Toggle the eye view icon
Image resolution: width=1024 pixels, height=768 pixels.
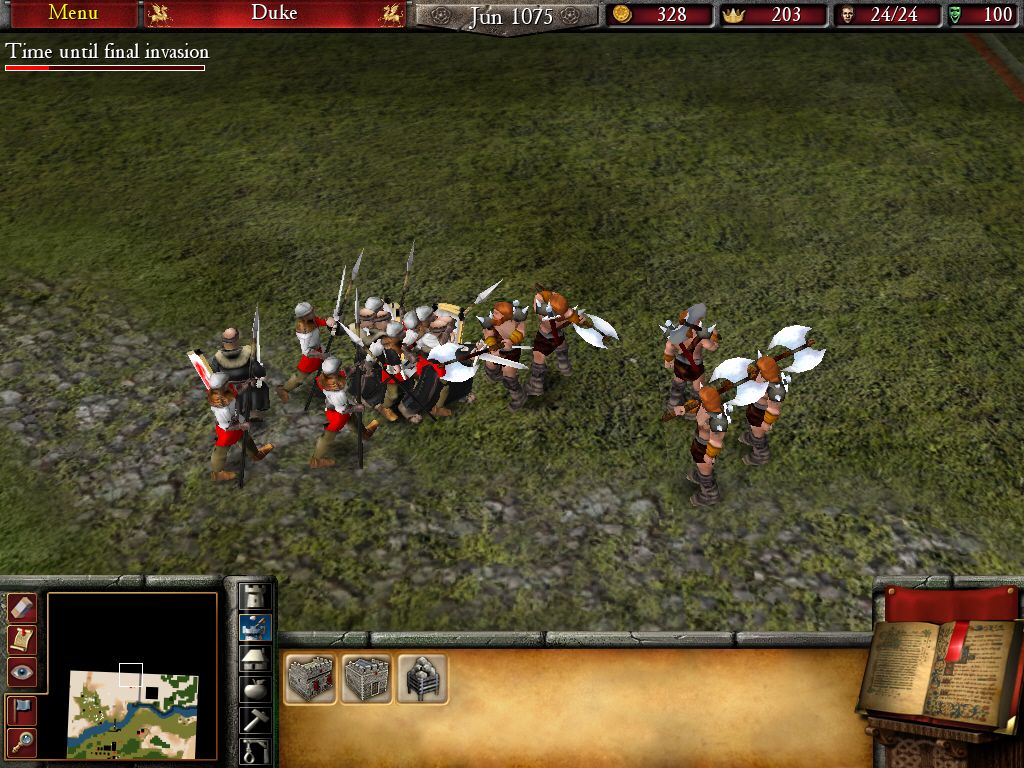point(22,672)
